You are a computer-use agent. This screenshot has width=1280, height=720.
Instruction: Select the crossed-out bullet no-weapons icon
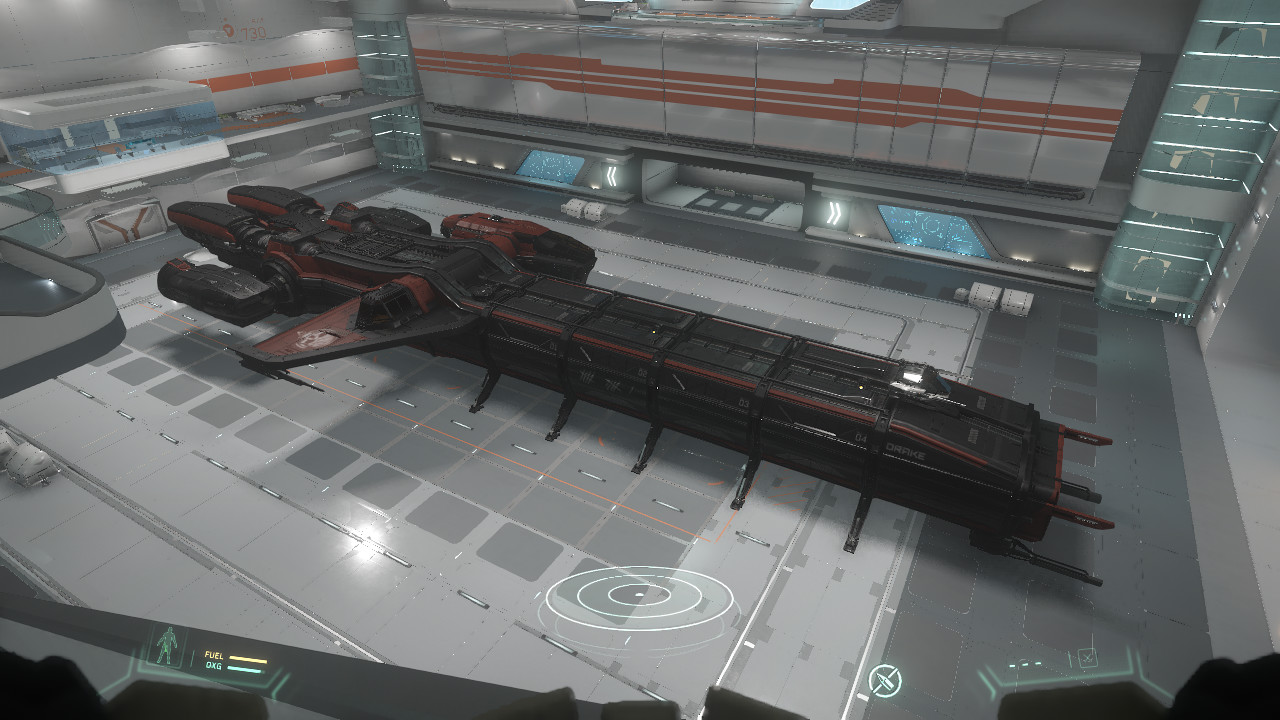pos(885,681)
